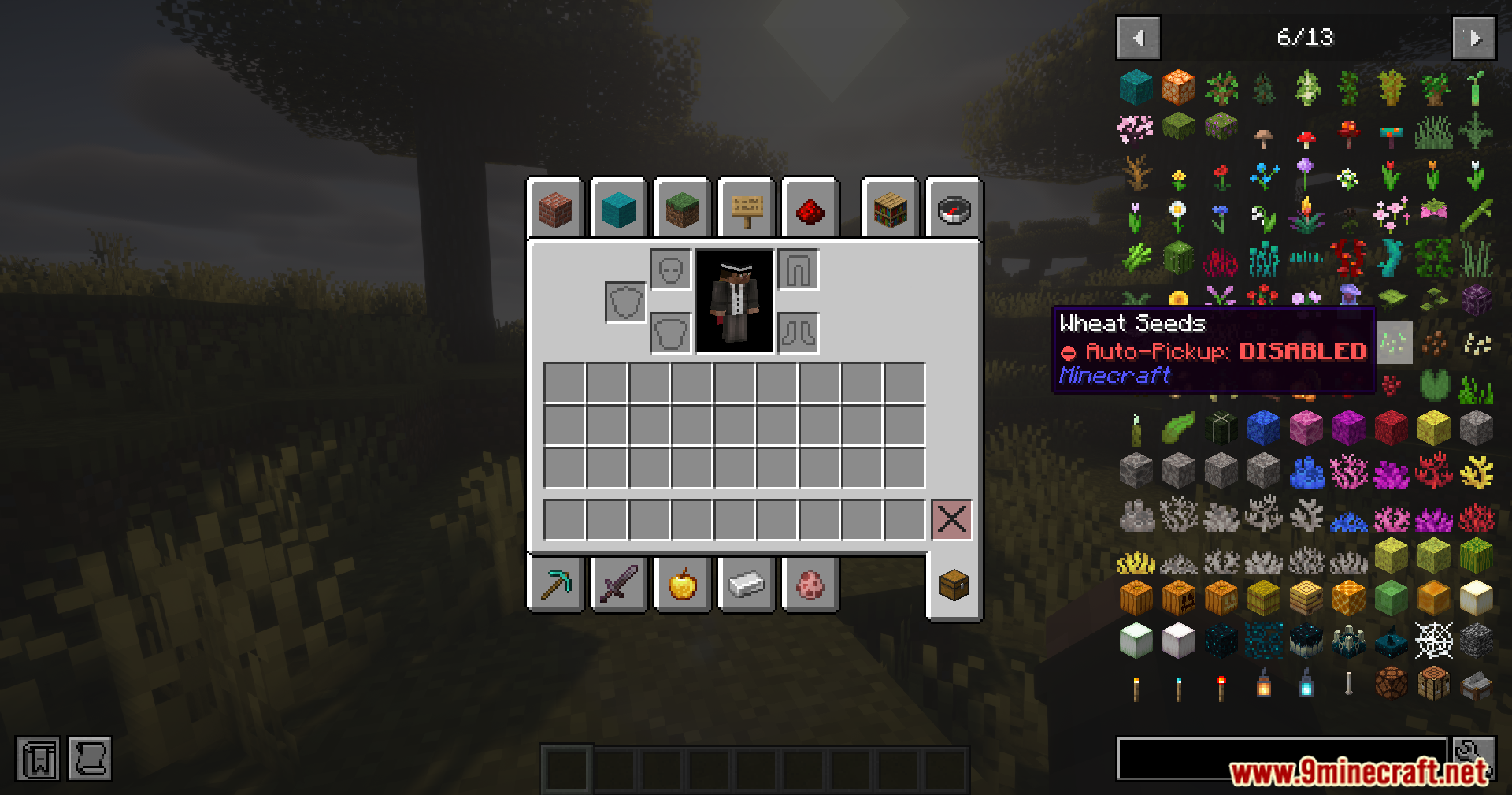The image size is (1512, 795).
Task: Open the Ingredients iron ingot tab
Action: (x=746, y=584)
